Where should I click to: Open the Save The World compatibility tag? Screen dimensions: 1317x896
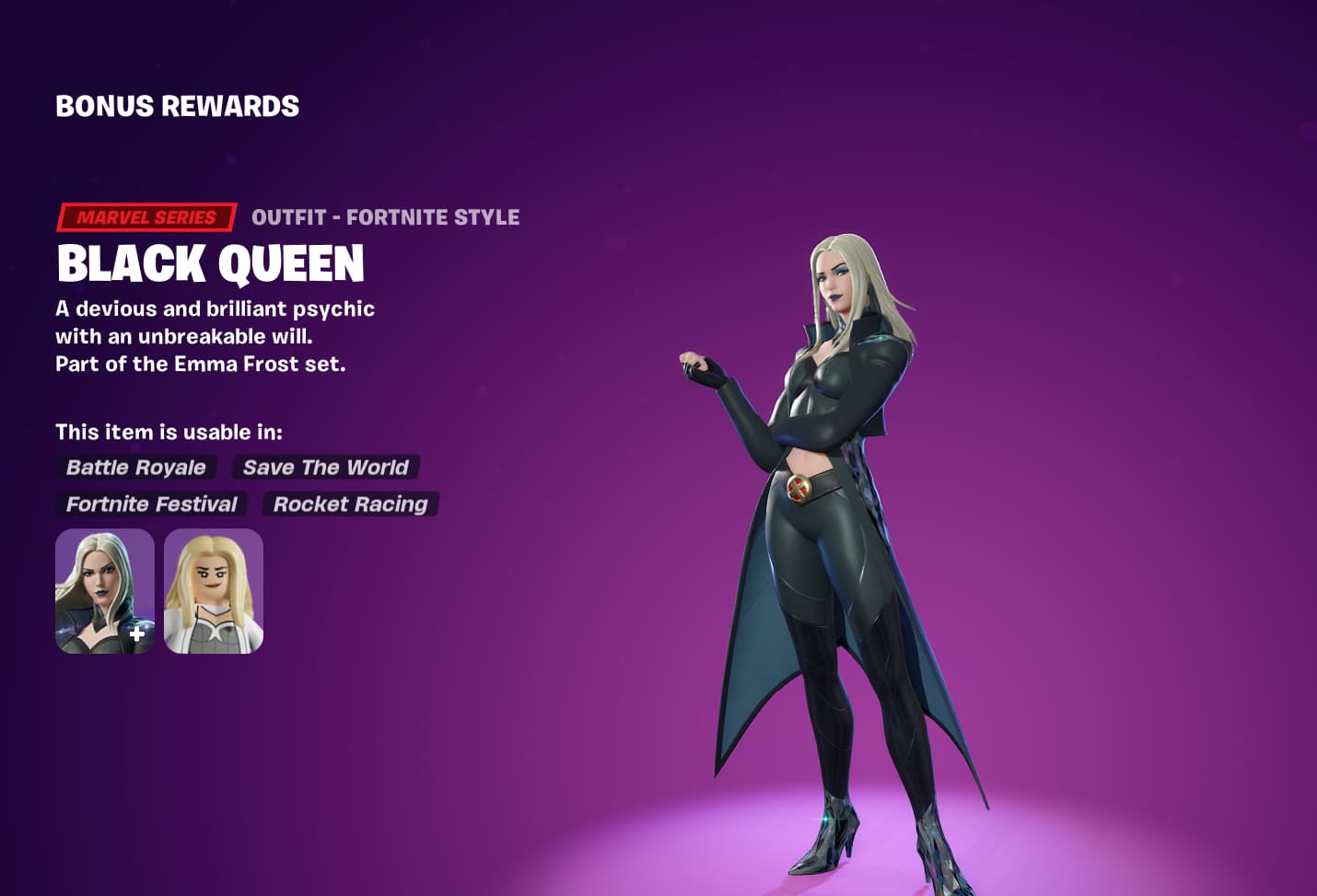click(324, 467)
